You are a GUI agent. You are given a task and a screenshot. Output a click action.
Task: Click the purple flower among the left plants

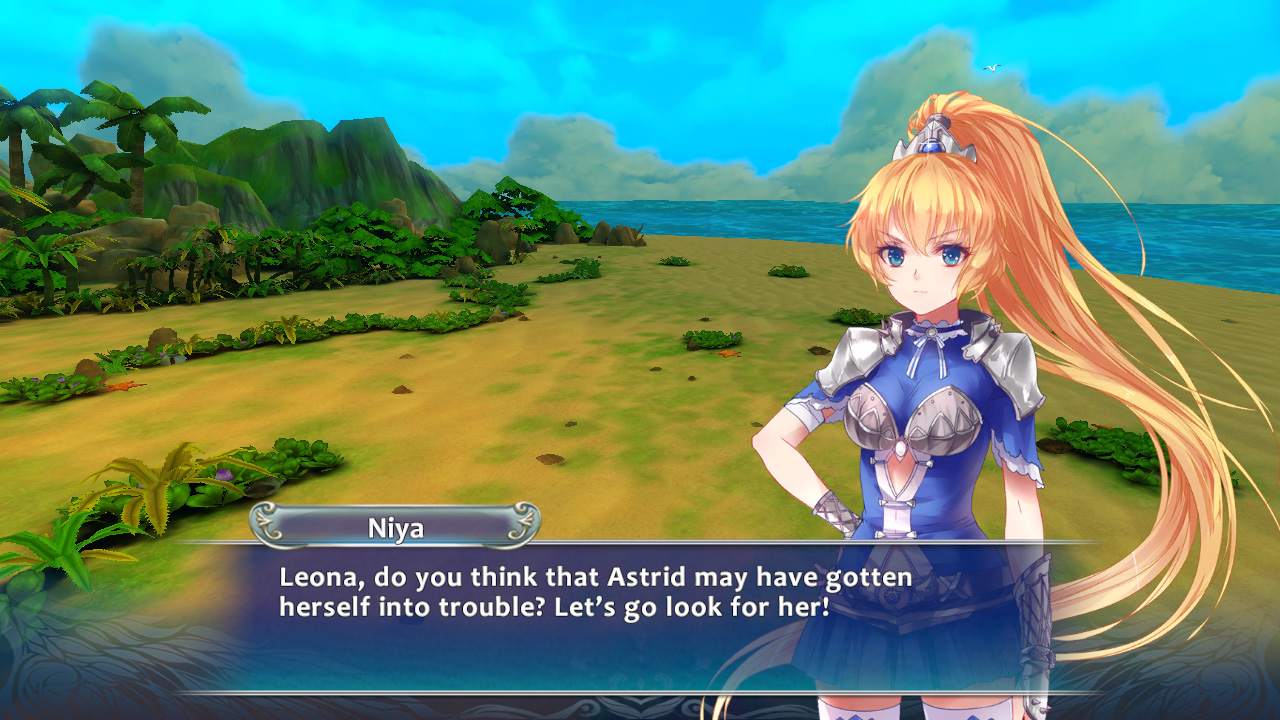[x=223, y=474]
